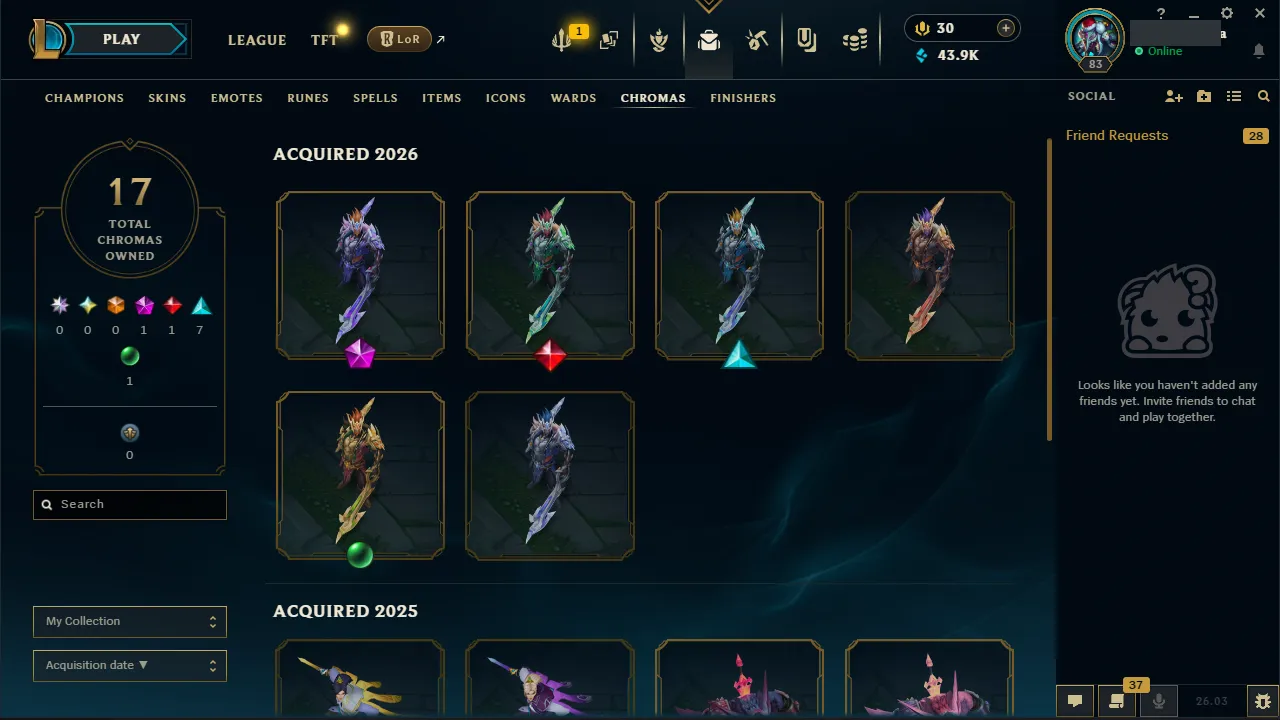Viewport: 1280px width, 720px height.
Task: Switch to the SKINS tab
Action: pos(167,98)
